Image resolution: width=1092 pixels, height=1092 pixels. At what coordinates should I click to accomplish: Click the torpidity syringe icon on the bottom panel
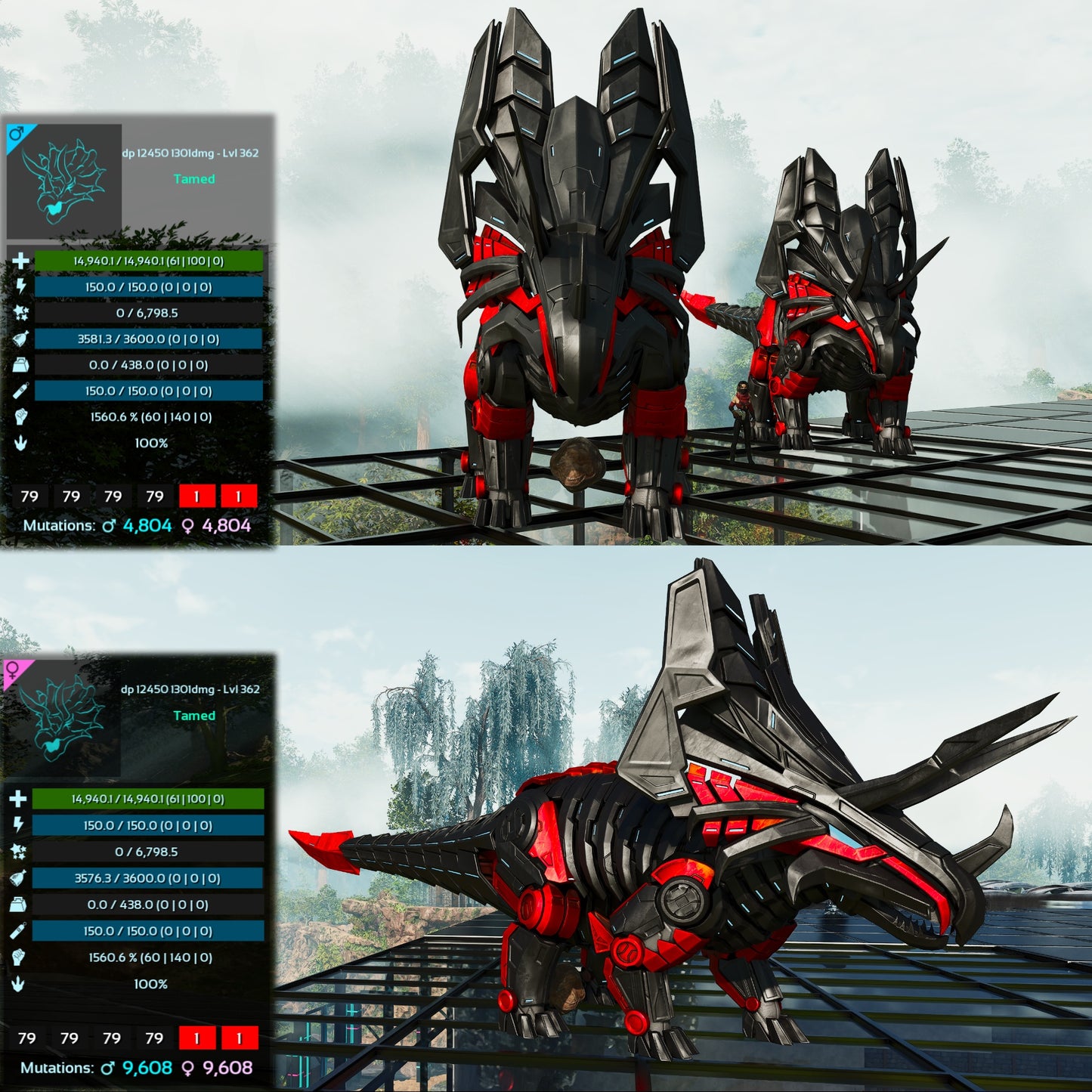[x=20, y=932]
